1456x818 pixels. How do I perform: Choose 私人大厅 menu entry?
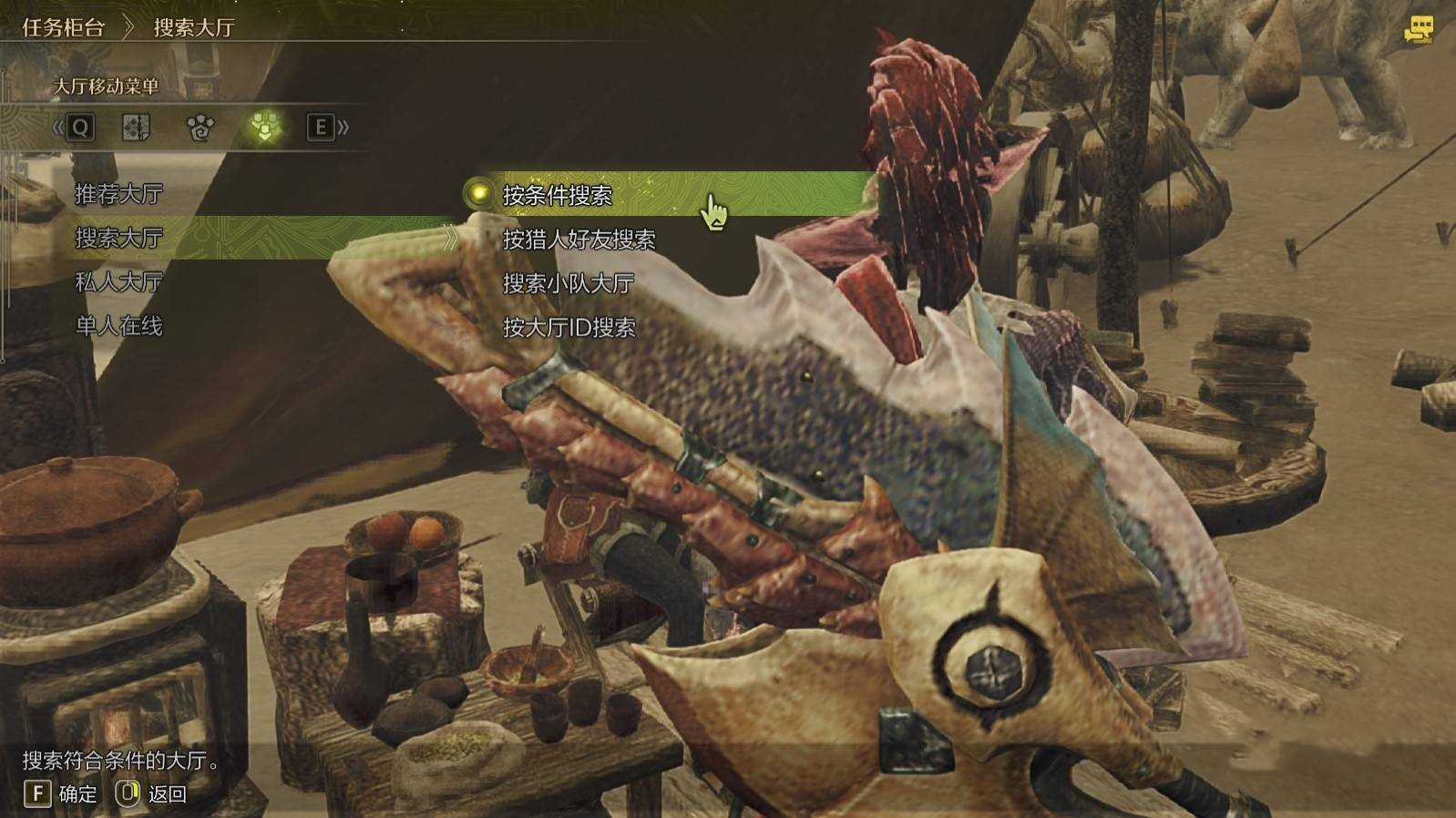118,282
